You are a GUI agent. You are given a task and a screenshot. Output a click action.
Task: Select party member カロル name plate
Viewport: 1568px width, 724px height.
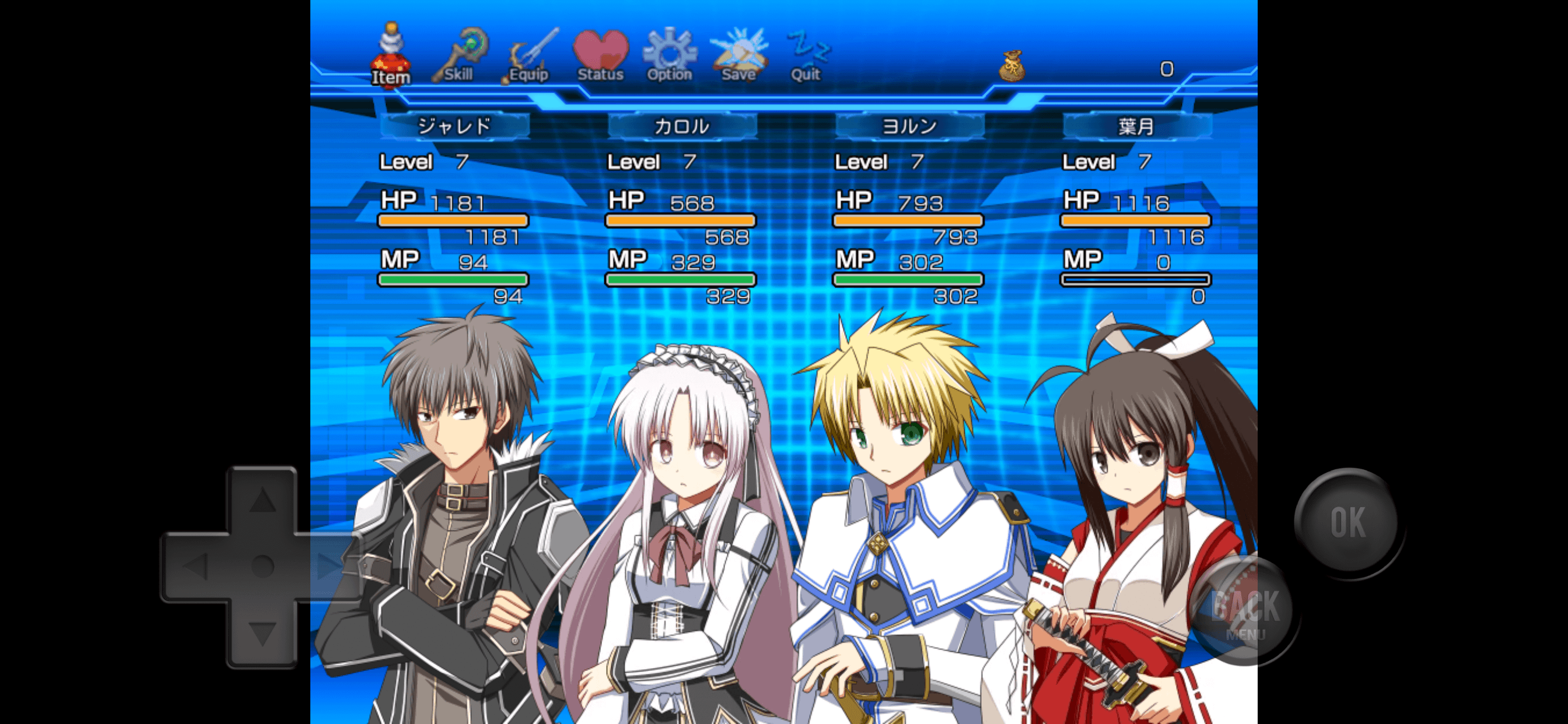tap(682, 126)
